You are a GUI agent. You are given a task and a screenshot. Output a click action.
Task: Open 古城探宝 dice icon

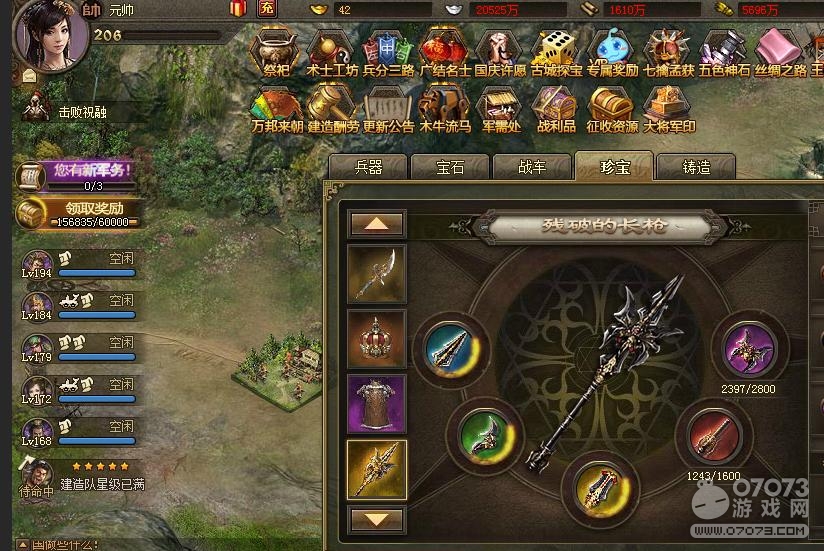pyautogui.click(x=556, y=53)
